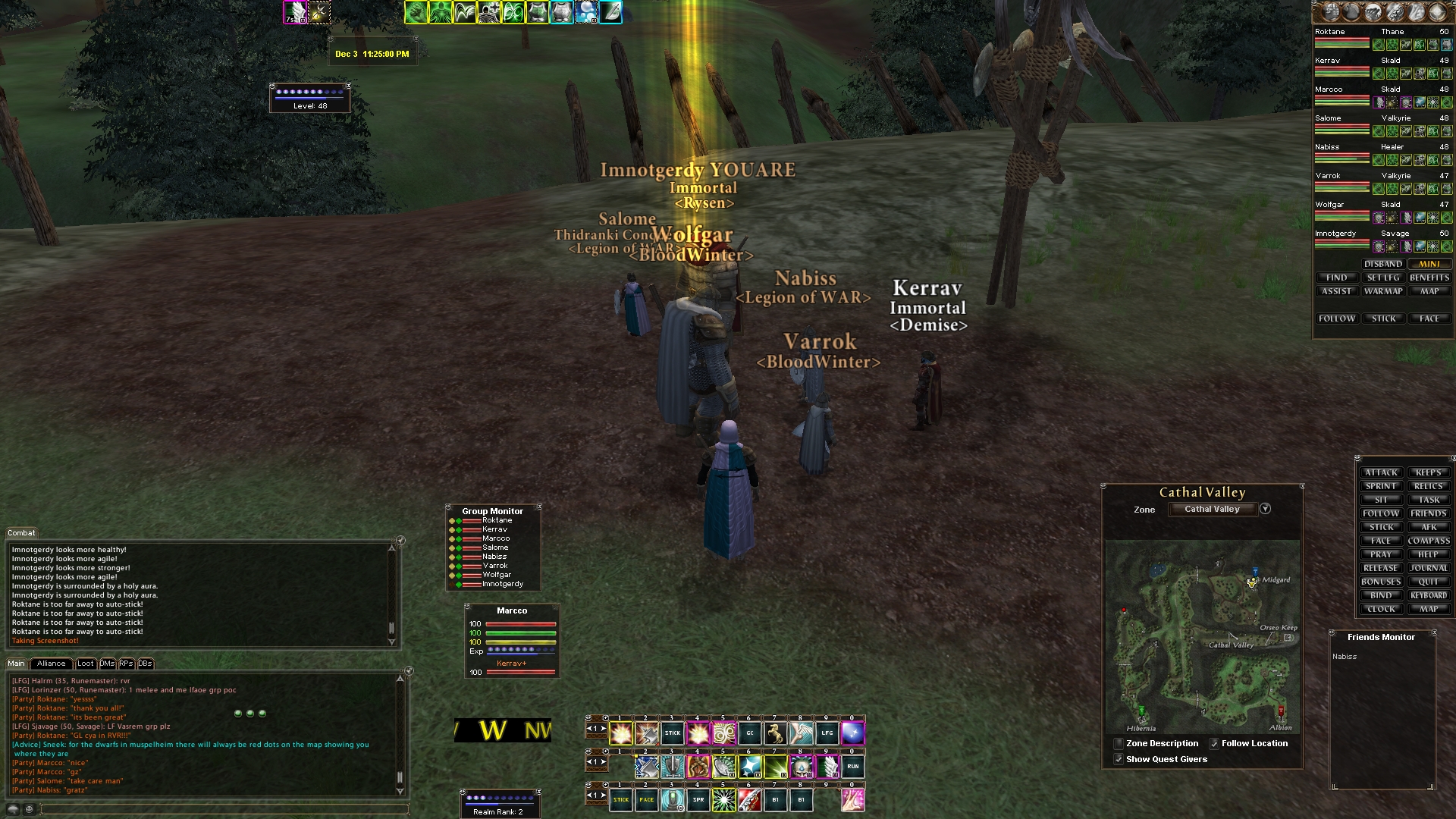Open the Cathal Valley zone dropdown

point(1265,509)
